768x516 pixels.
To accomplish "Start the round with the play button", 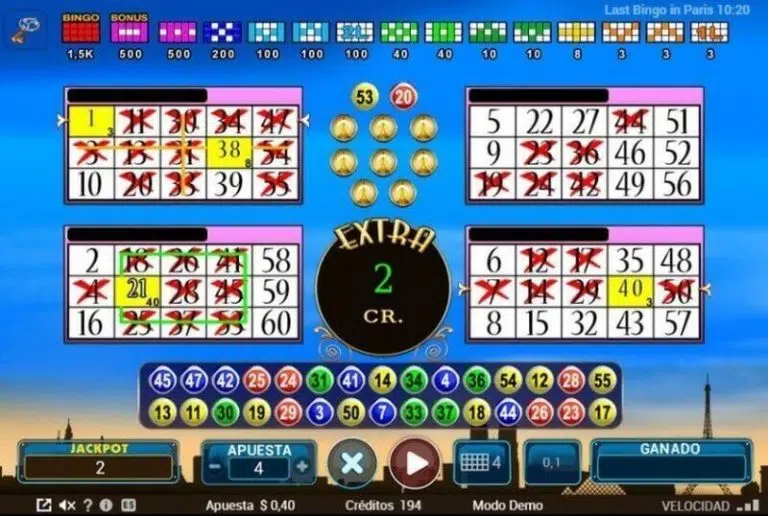I will [x=414, y=464].
